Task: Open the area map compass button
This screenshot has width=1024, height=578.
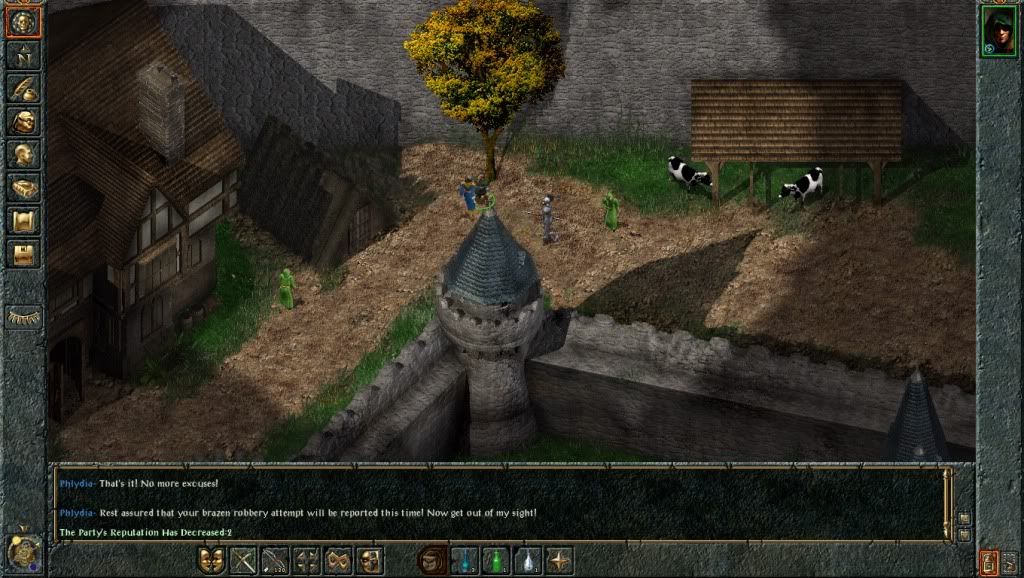Action: click(23, 56)
